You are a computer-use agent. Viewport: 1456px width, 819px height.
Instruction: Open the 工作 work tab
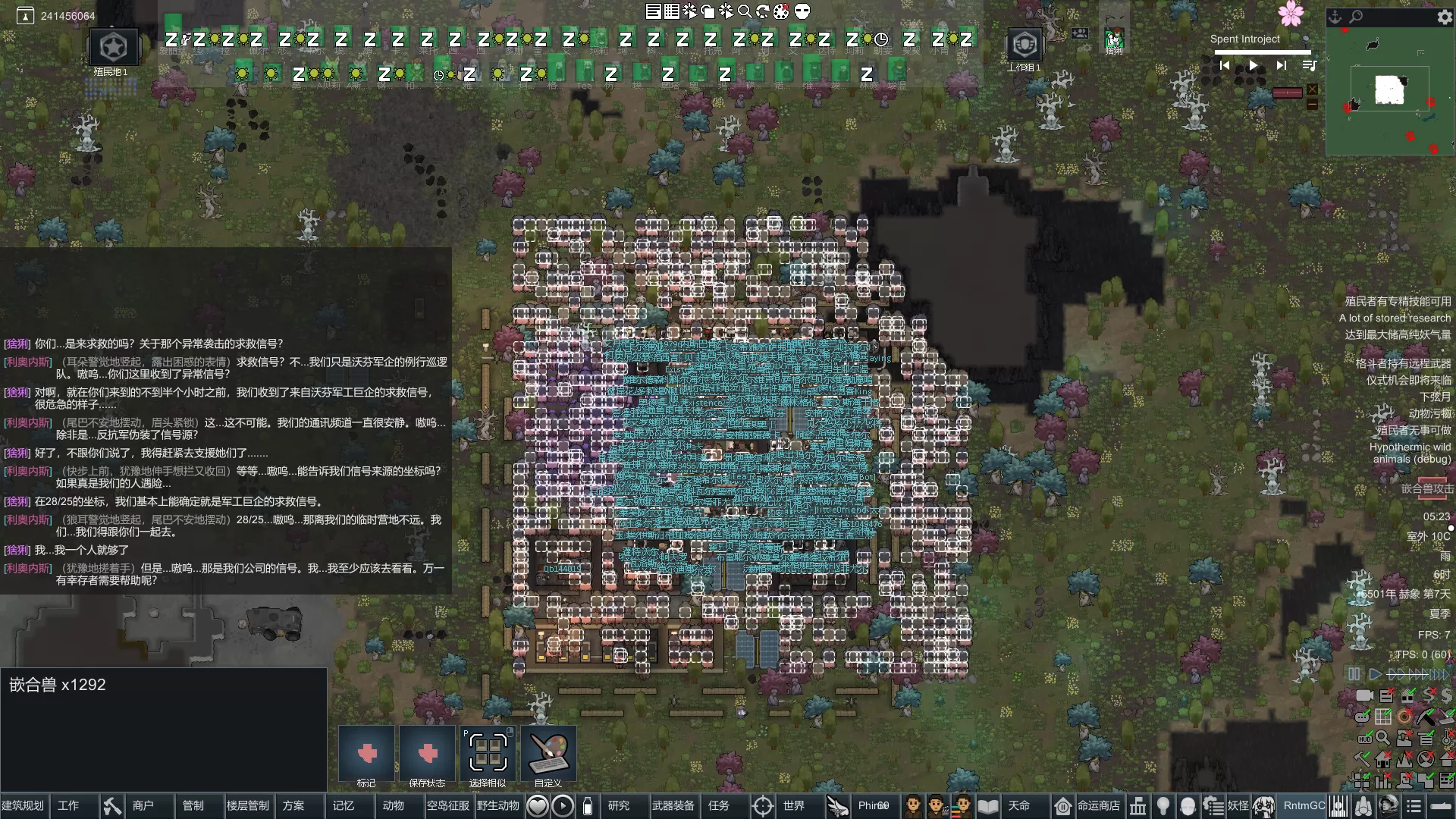[x=68, y=805]
